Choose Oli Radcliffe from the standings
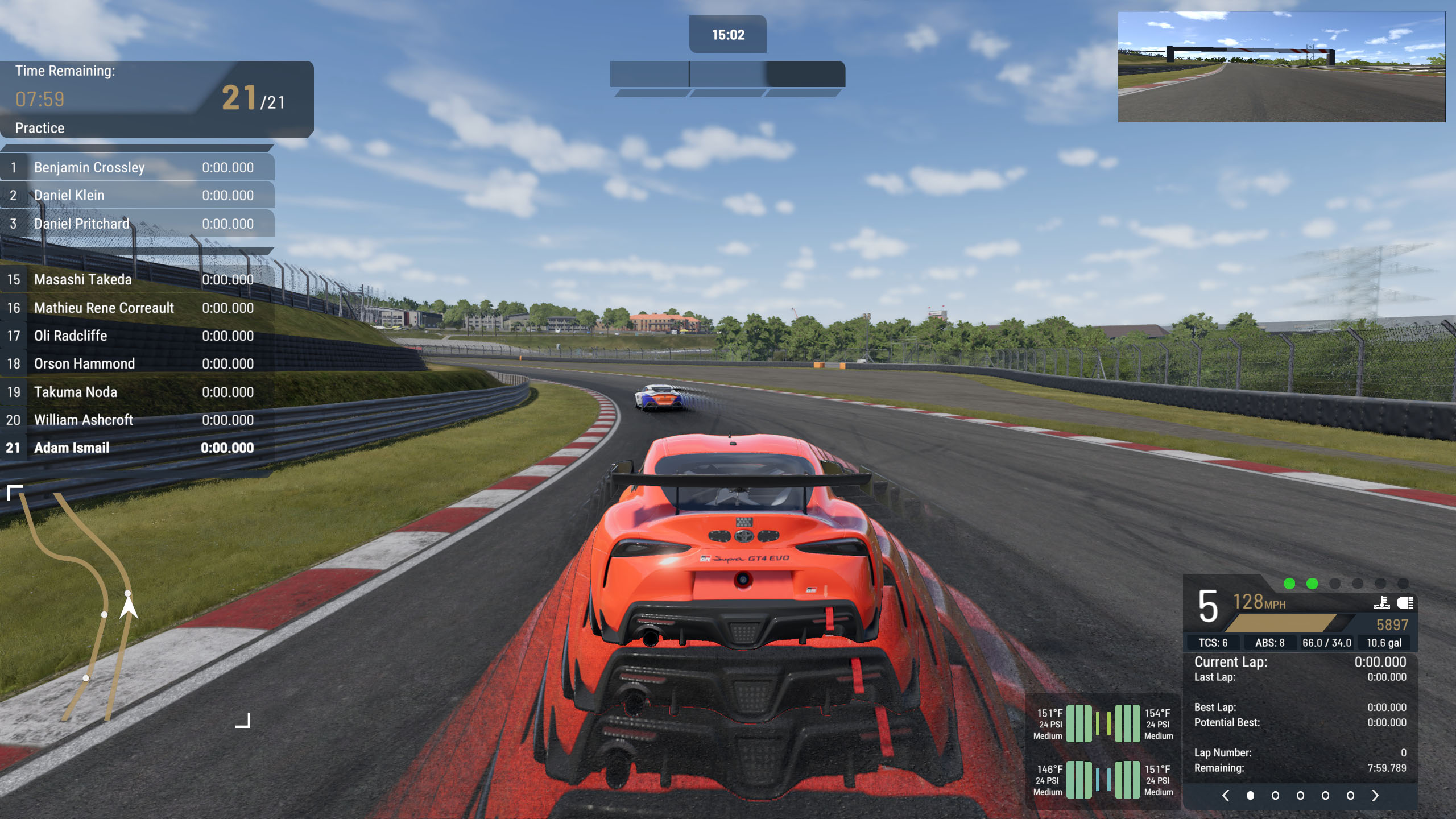 (137, 336)
